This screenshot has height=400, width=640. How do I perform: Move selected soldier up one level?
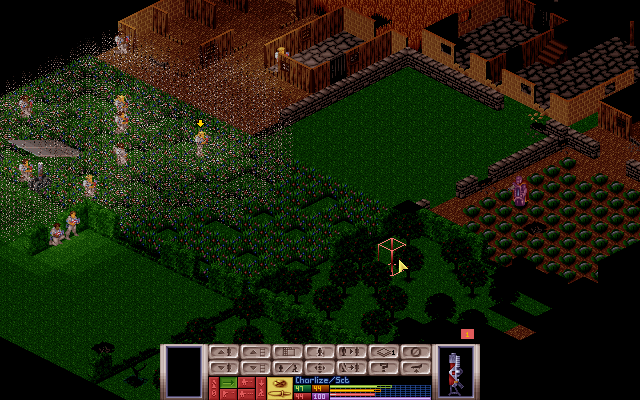(223, 352)
